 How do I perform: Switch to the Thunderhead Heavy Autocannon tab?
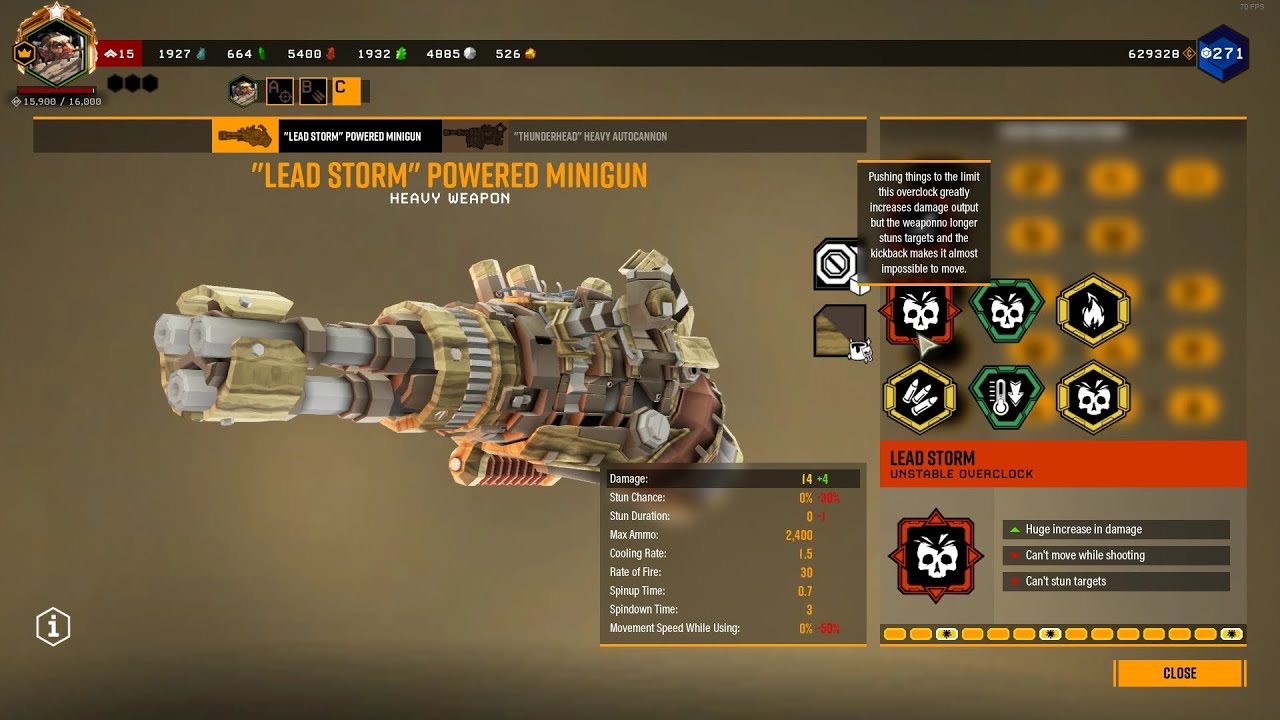(x=555, y=136)
